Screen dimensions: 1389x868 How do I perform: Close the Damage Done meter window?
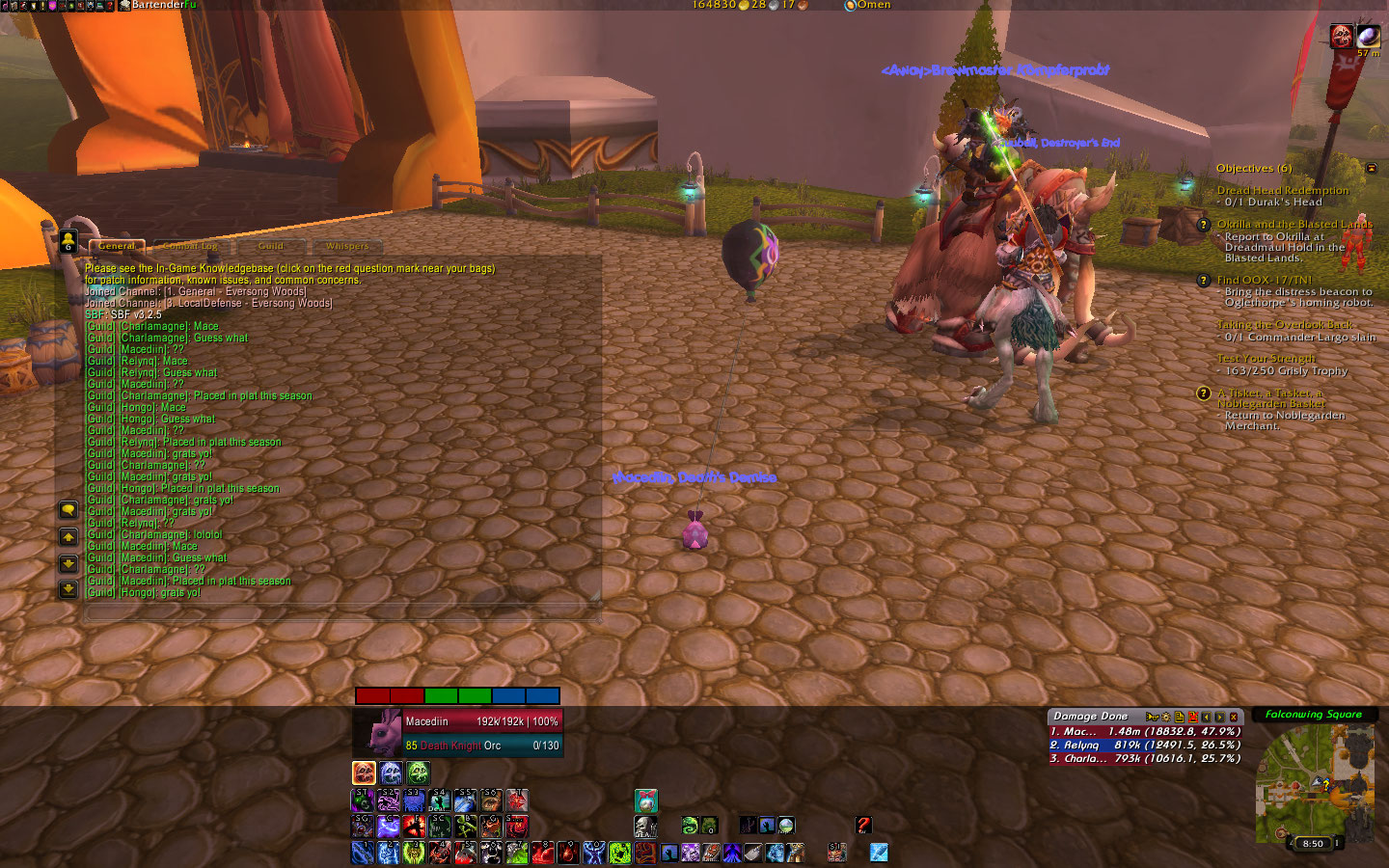[1234, 717]
